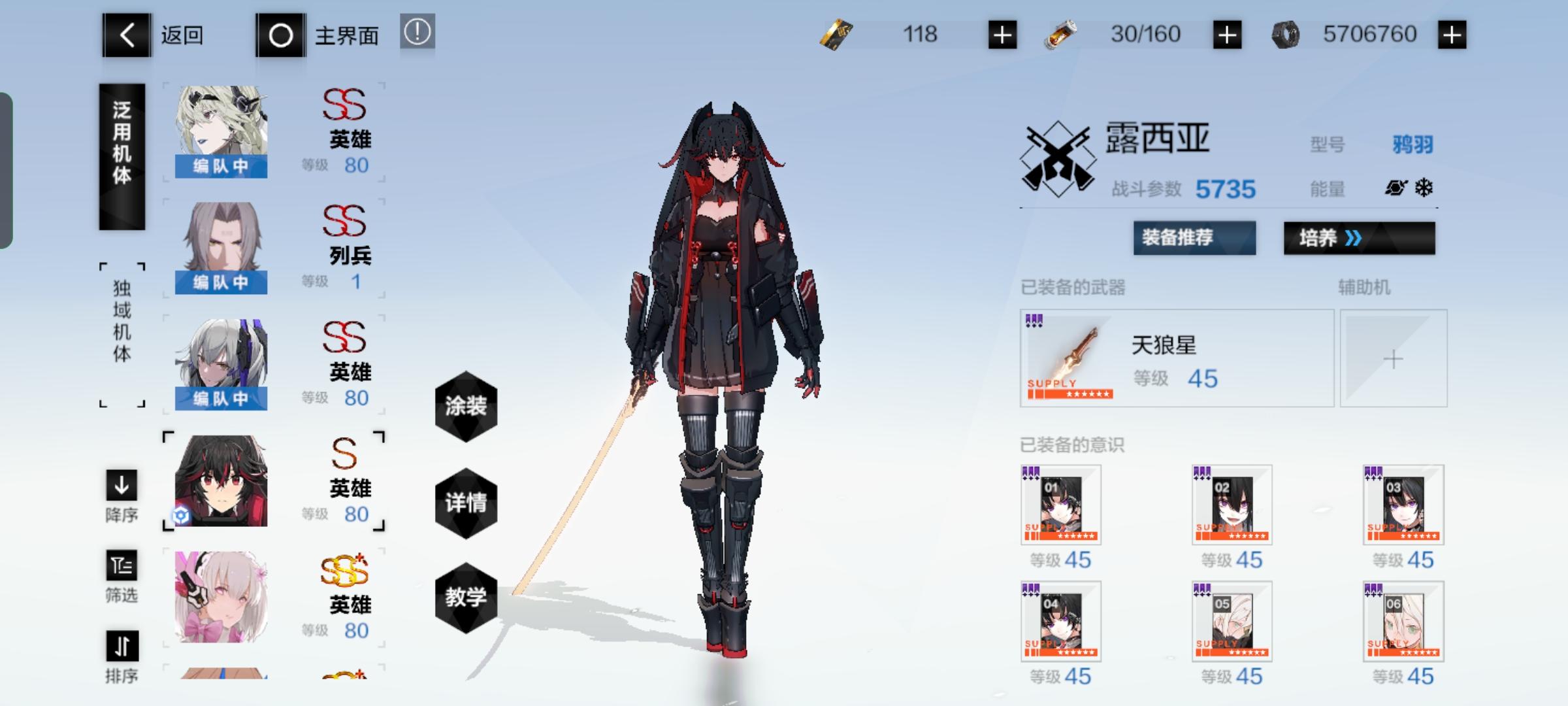This screenshot has height=706, width=1568.
Task: Open the 教学 (tutorial) panel
Action: [x=466, y=598]
